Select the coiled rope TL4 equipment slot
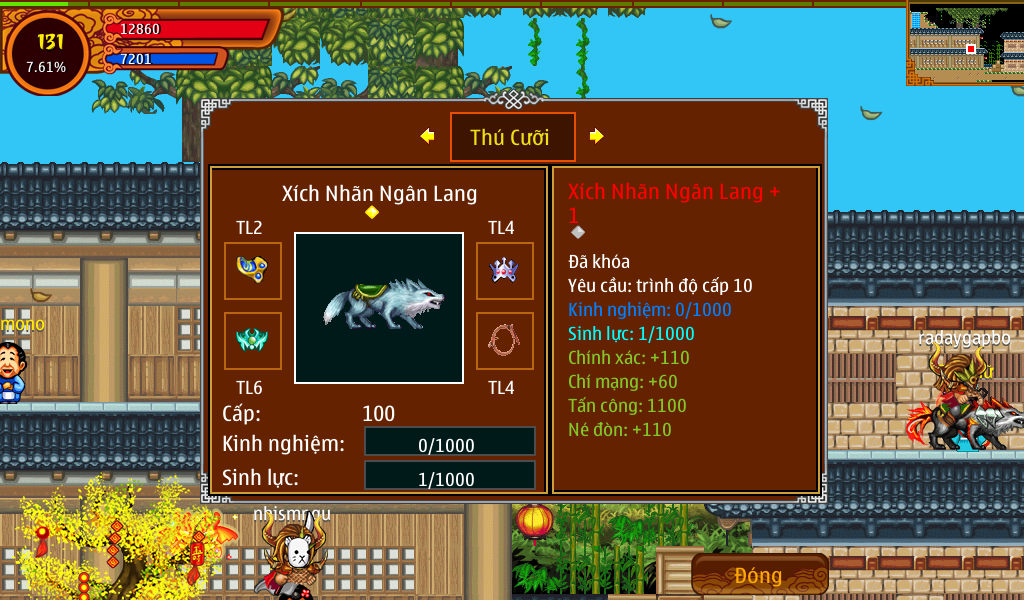This screenshot has width=1024, height=600. (504, 340)
